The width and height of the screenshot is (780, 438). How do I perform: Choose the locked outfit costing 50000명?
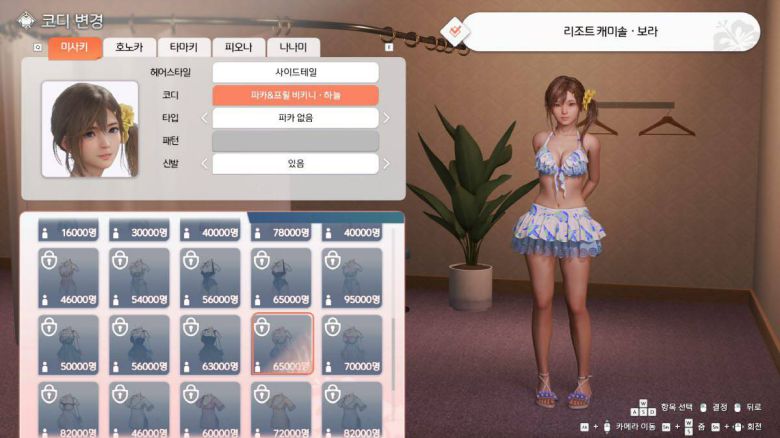69,344
